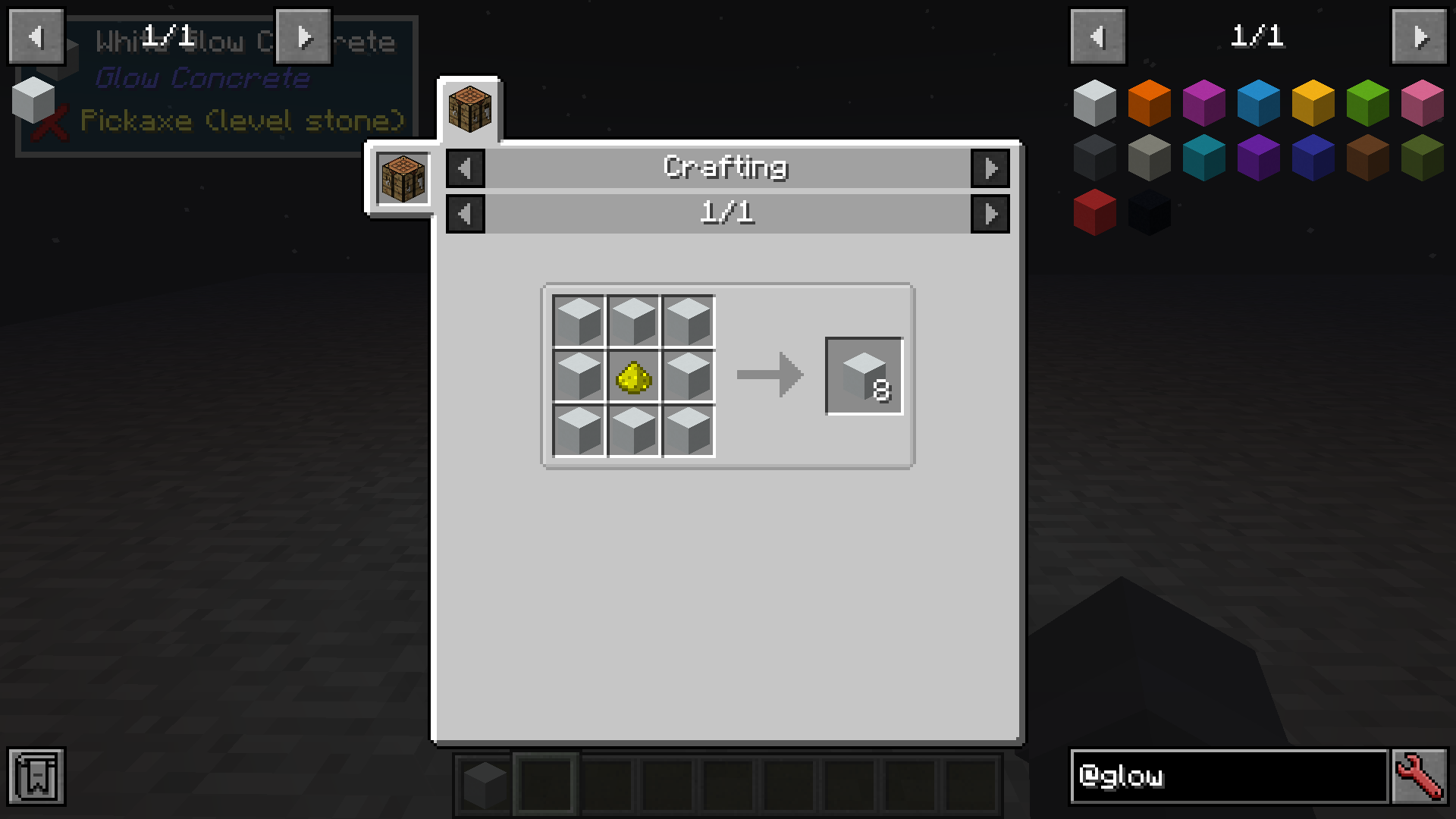Select the black concrete block in the item list
The height and width of the screenshot is (819, 1456).
coord(1149,213)
